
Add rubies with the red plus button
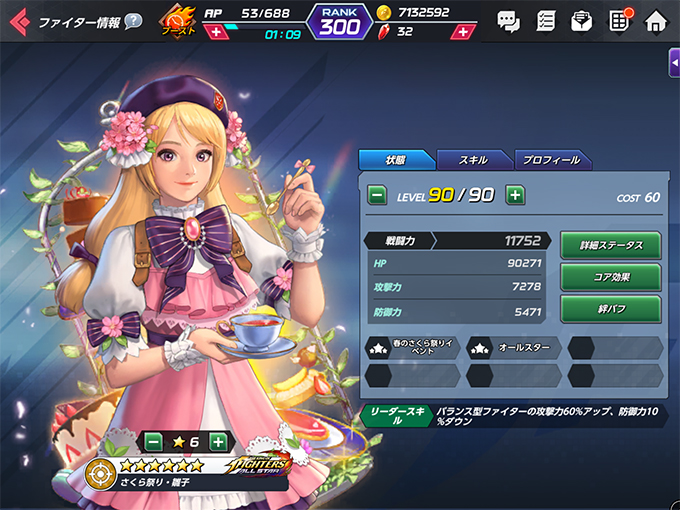pos(463,32)
